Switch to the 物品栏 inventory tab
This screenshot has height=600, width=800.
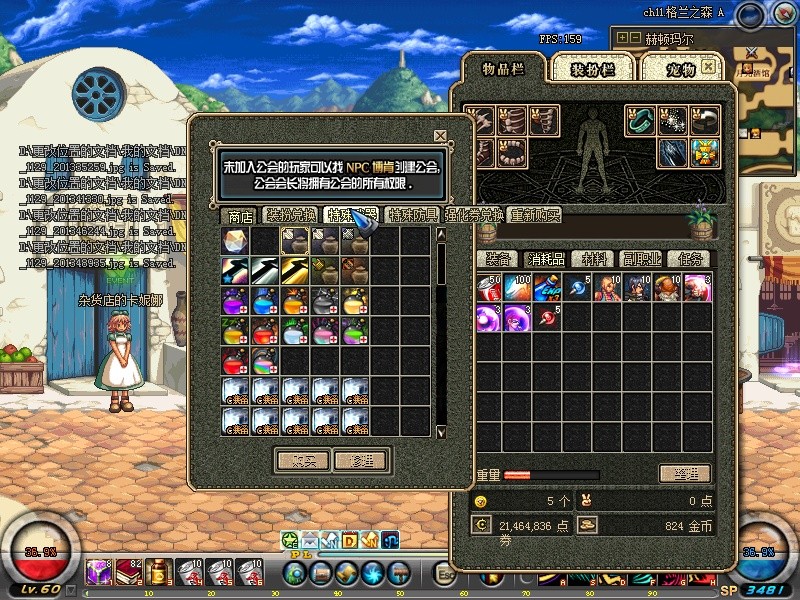503,68
